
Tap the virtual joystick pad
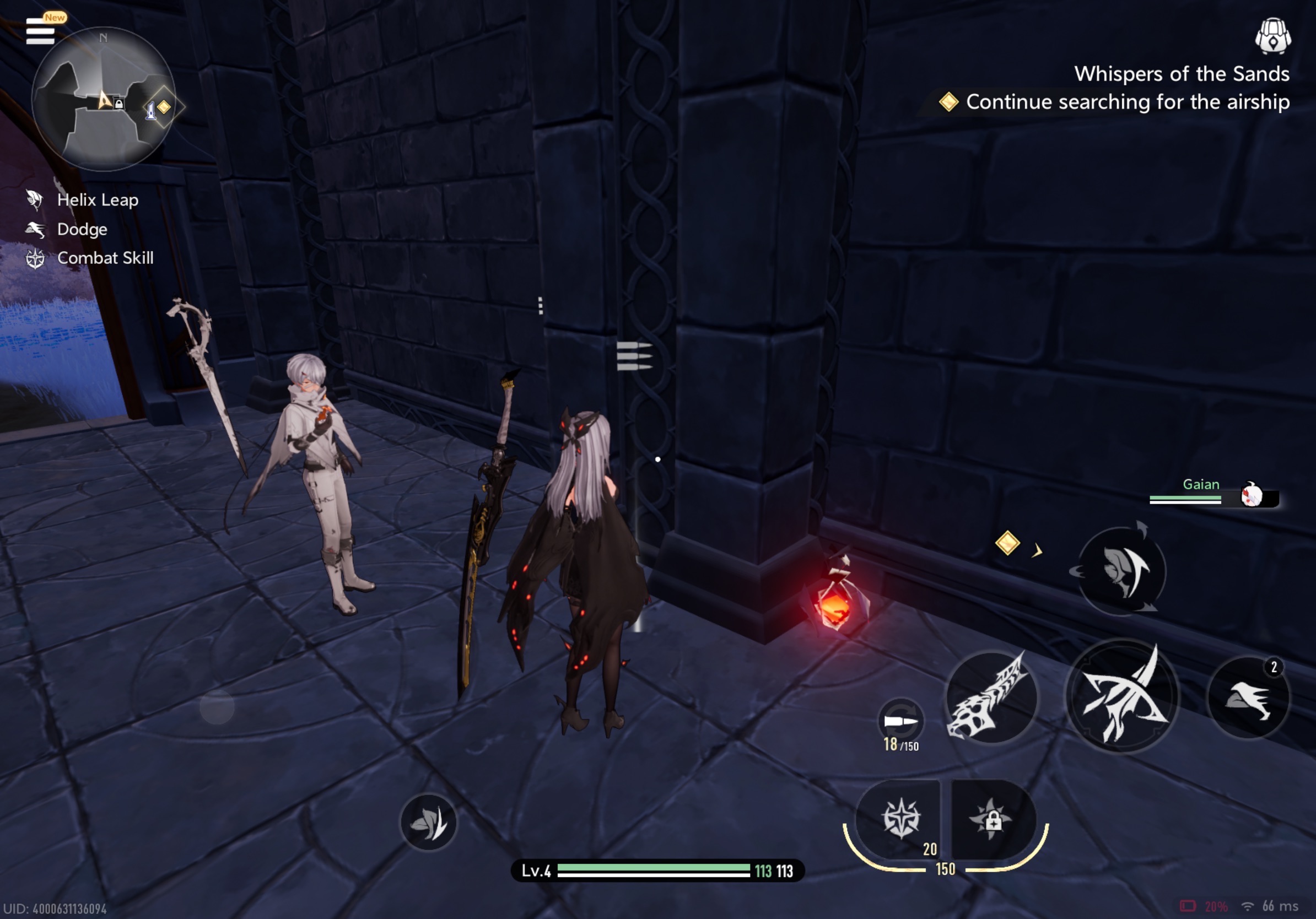(x=217, y=707)
